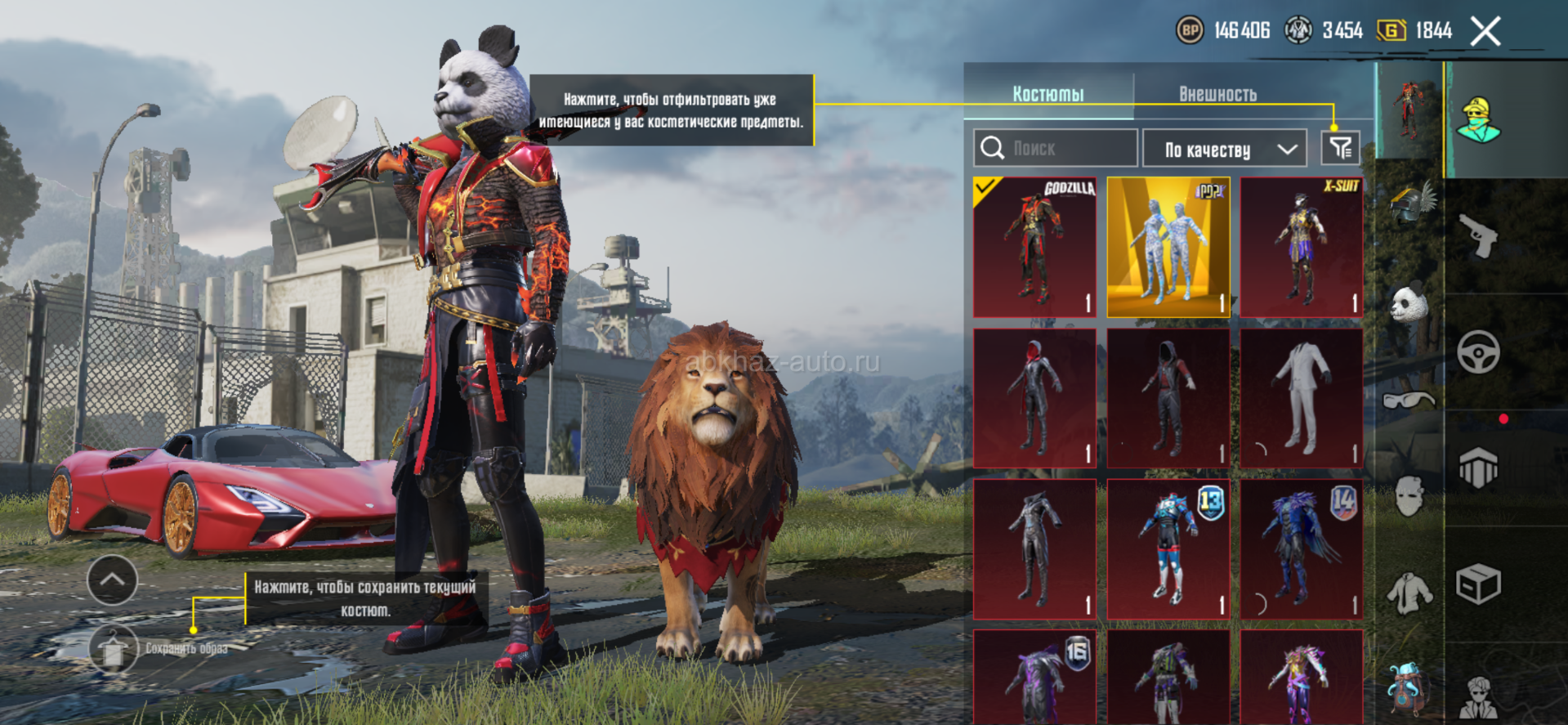The image size is (1568, 725).
Task: Open the panda head mask category
Action: click(x=1409, y=304)
